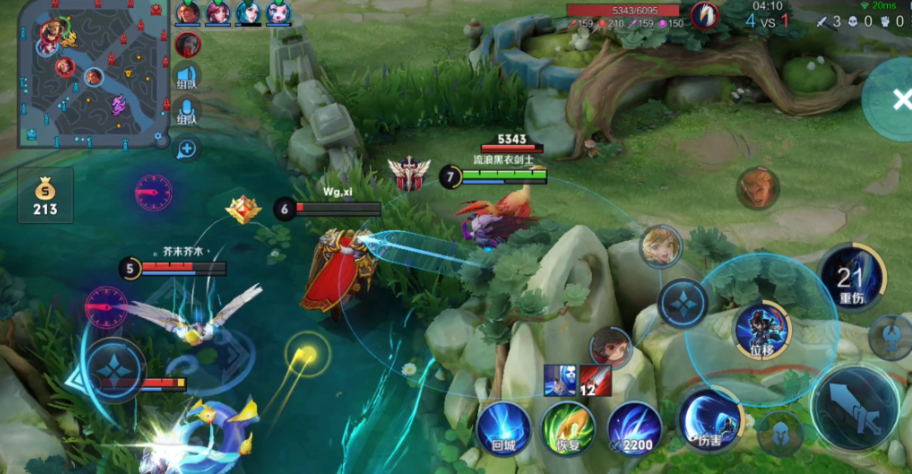
Task: Select the white dragon target portrait
Action: pyautogui.click(x=708, y=15)
